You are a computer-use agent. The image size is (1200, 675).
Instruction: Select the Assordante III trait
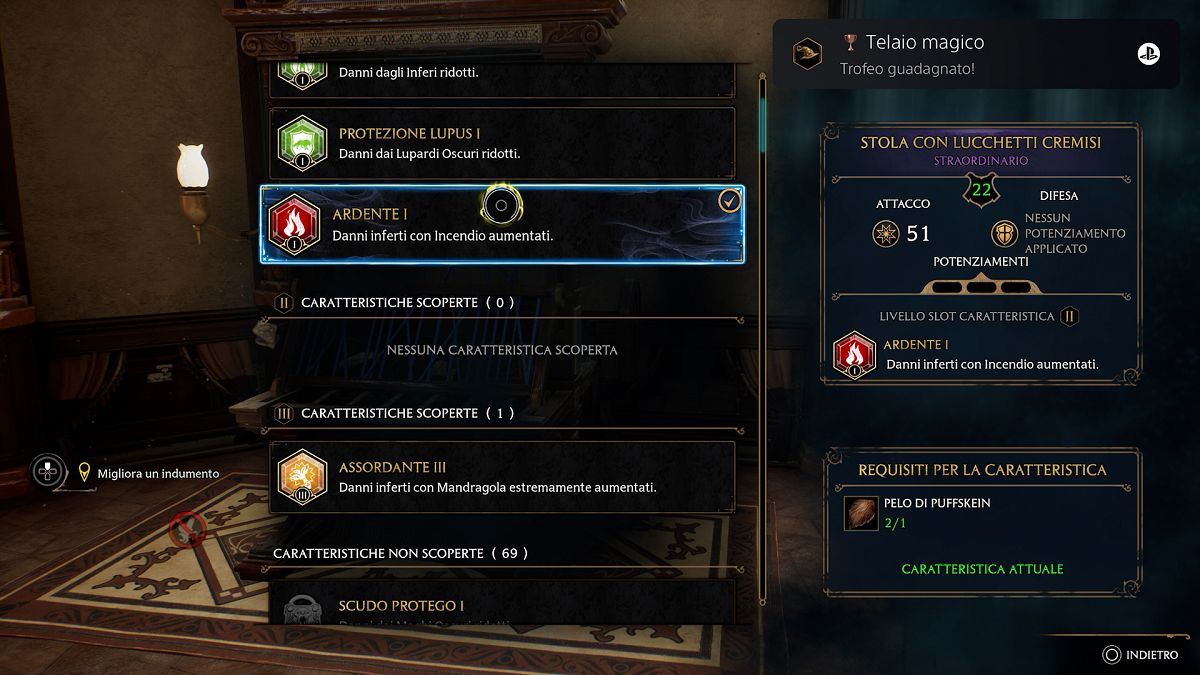coord(502,477)
